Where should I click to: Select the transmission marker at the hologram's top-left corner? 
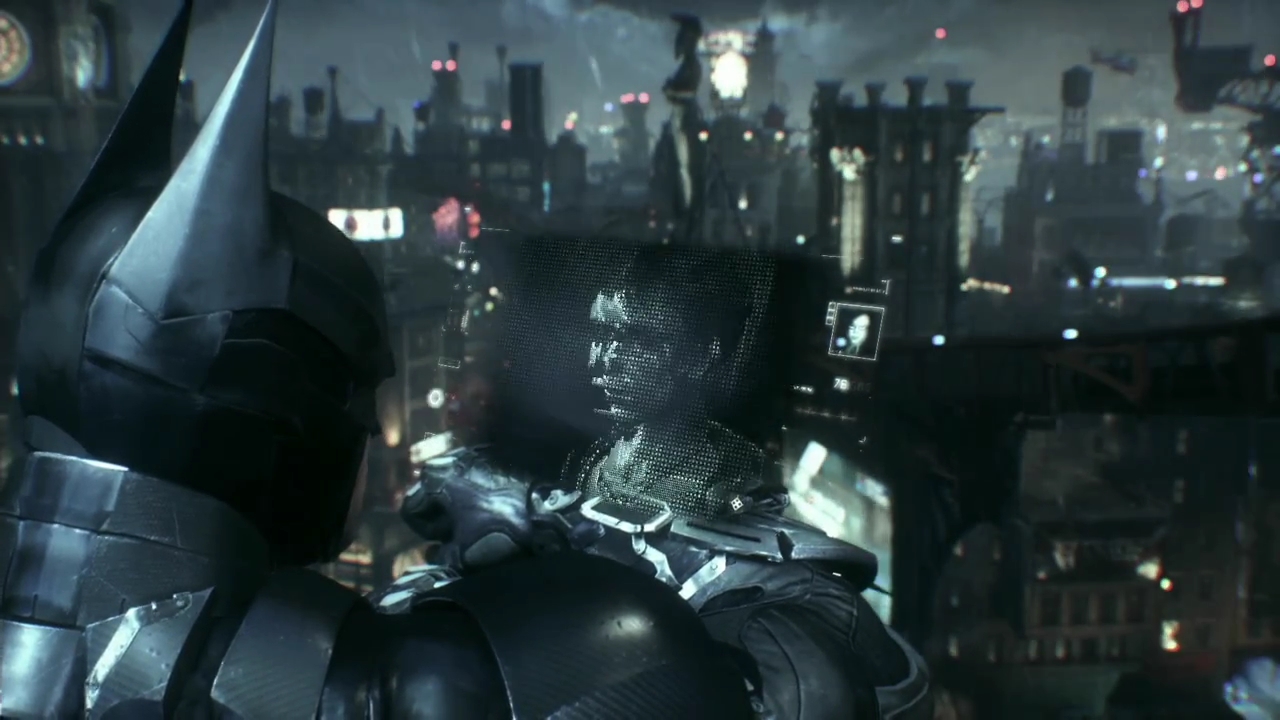pyautogui.click(x=463, y=248)
